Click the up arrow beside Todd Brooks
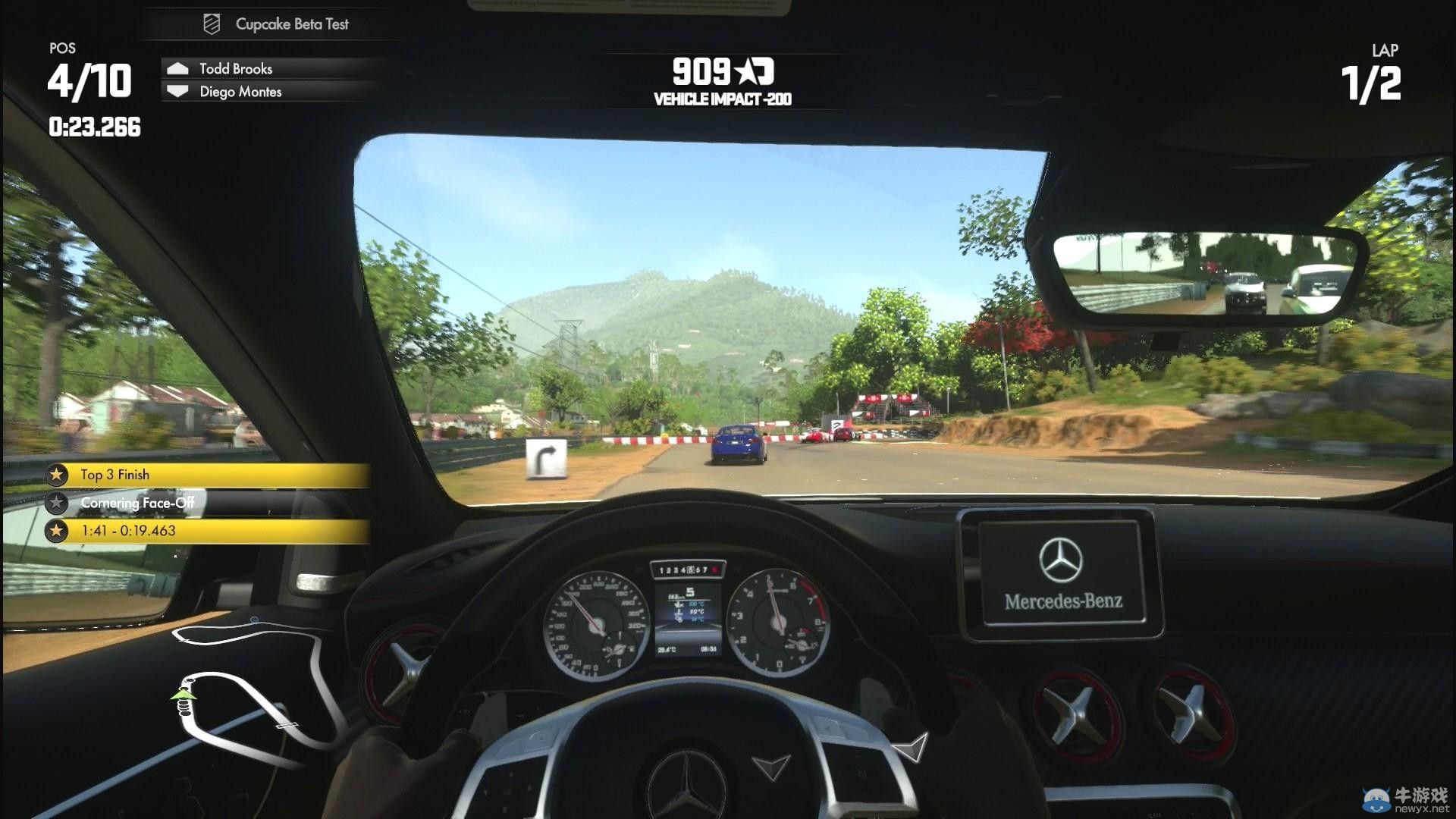The width and height of the screenshot is (1456, 819). (179, 68)
